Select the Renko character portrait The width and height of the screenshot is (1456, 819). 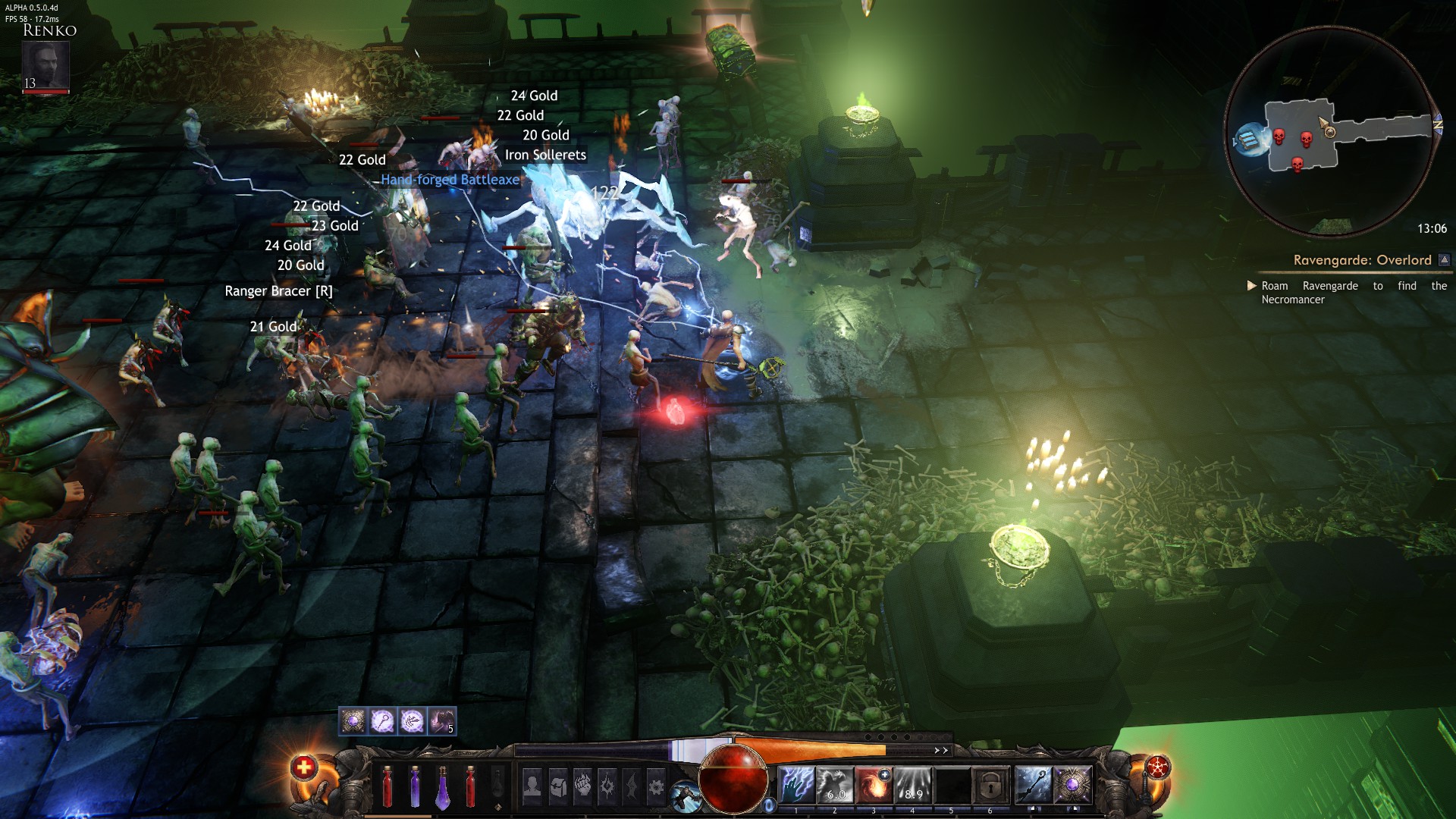point(45,65)
